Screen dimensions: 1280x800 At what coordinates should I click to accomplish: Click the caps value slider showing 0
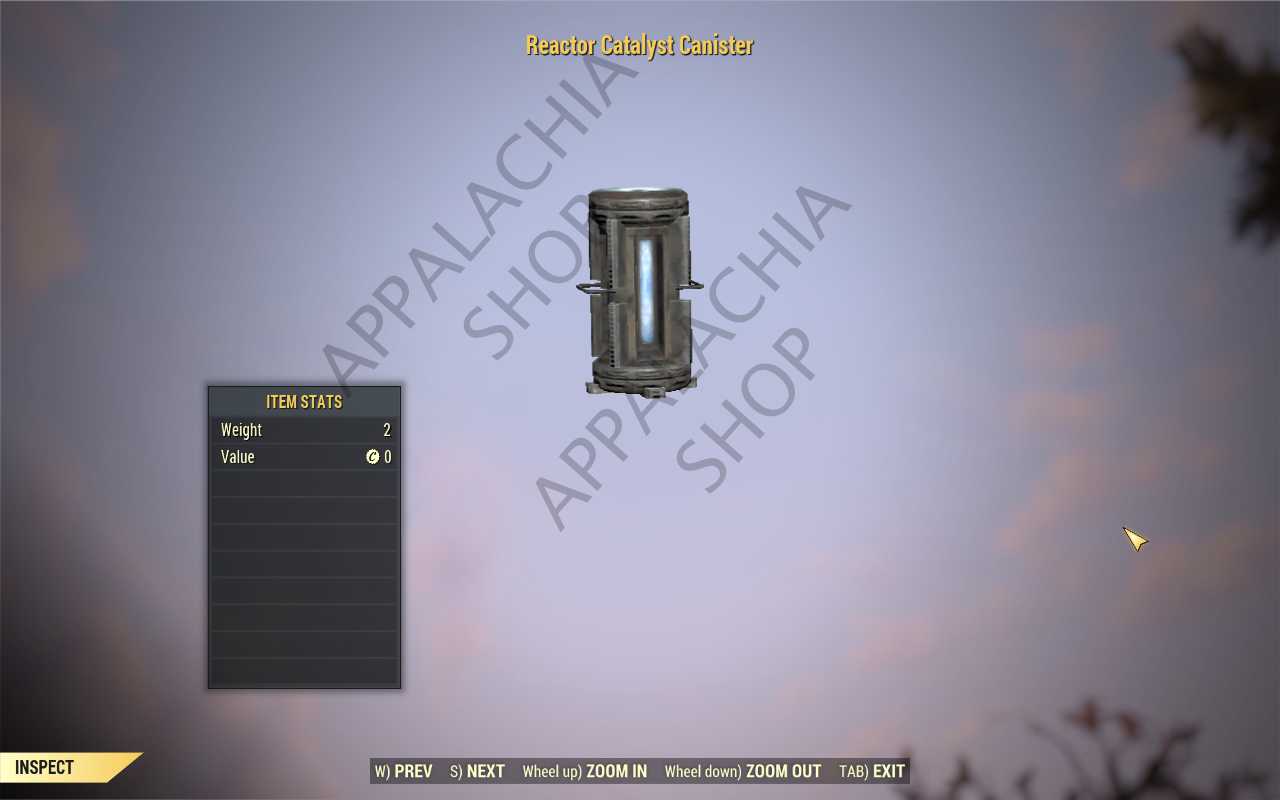click(386, 457)
